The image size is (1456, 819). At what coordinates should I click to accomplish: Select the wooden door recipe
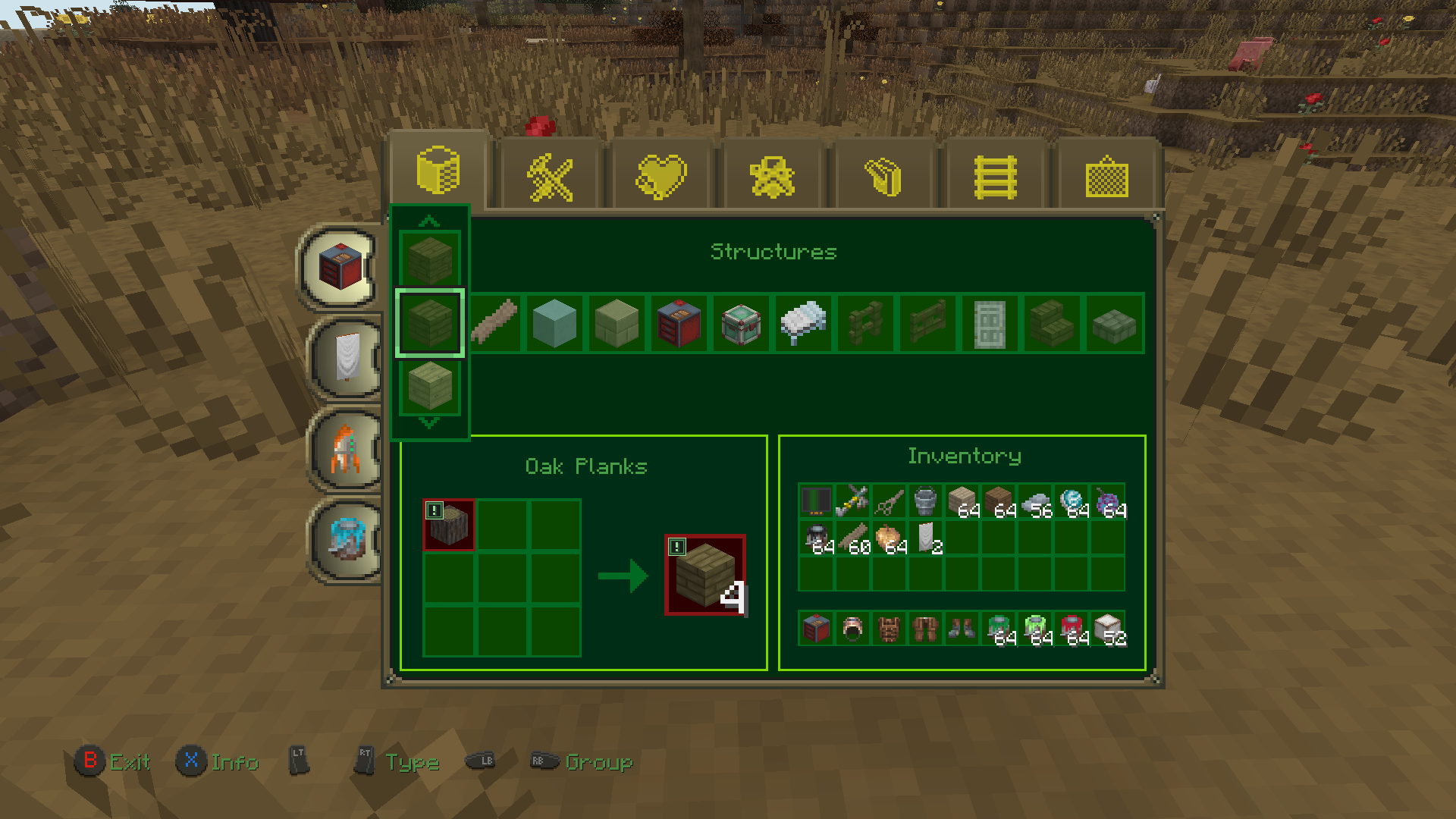(989, 322)
